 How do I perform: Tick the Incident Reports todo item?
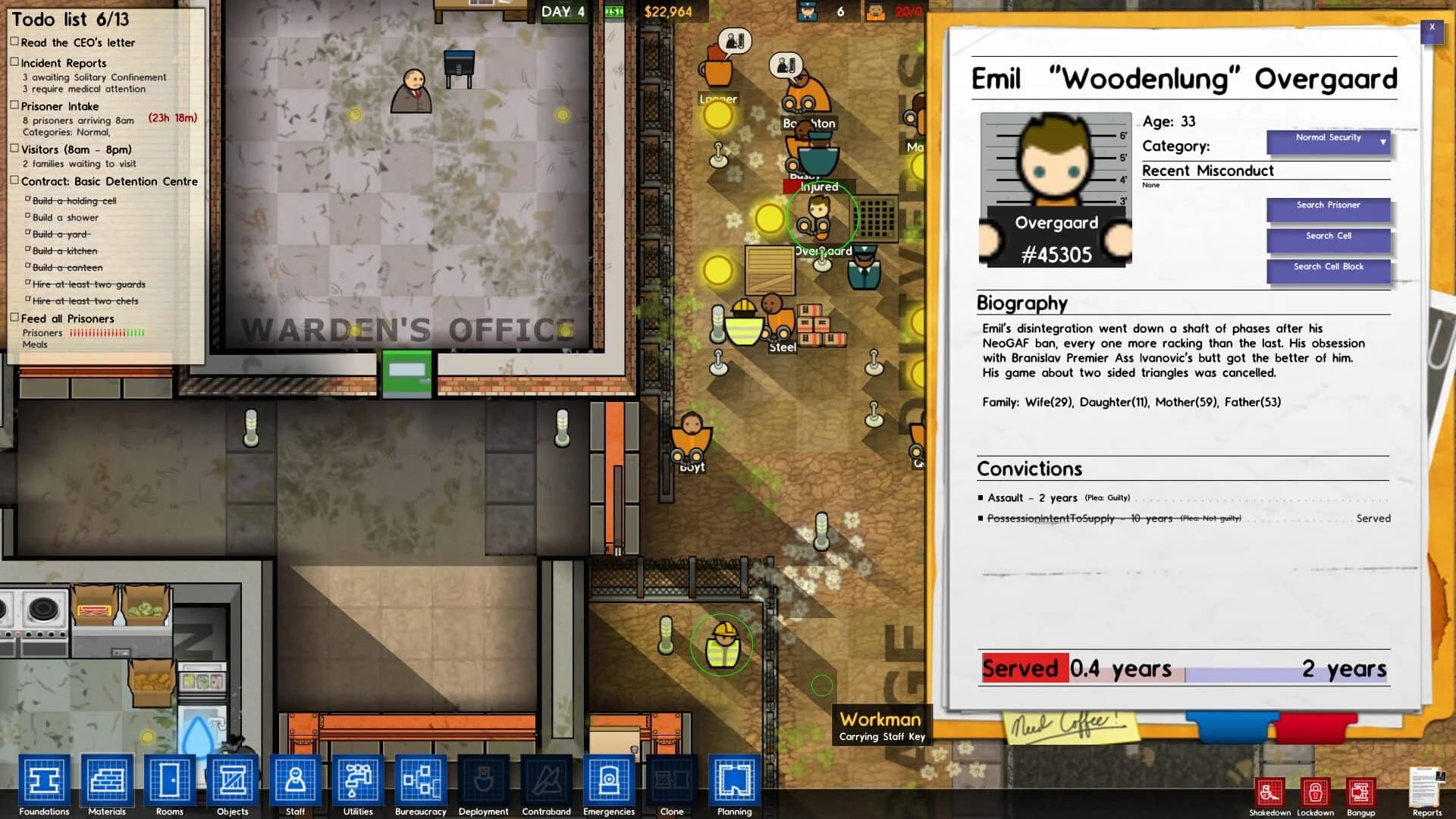pos(14,61)
